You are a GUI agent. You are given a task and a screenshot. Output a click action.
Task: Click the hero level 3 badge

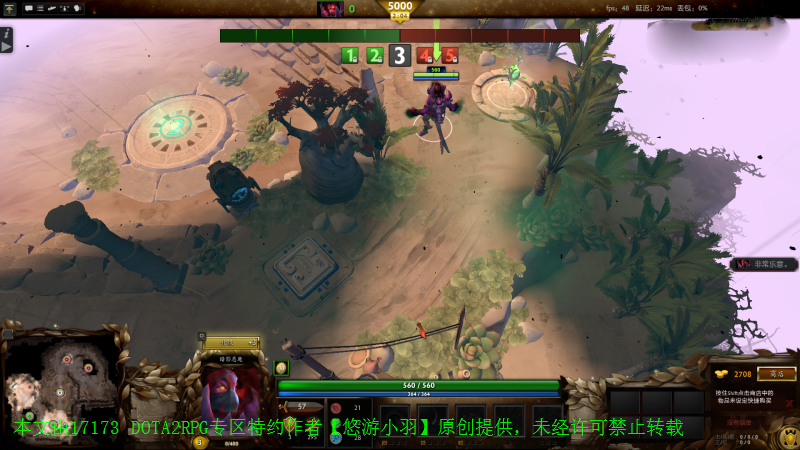[x=199, y=442]
